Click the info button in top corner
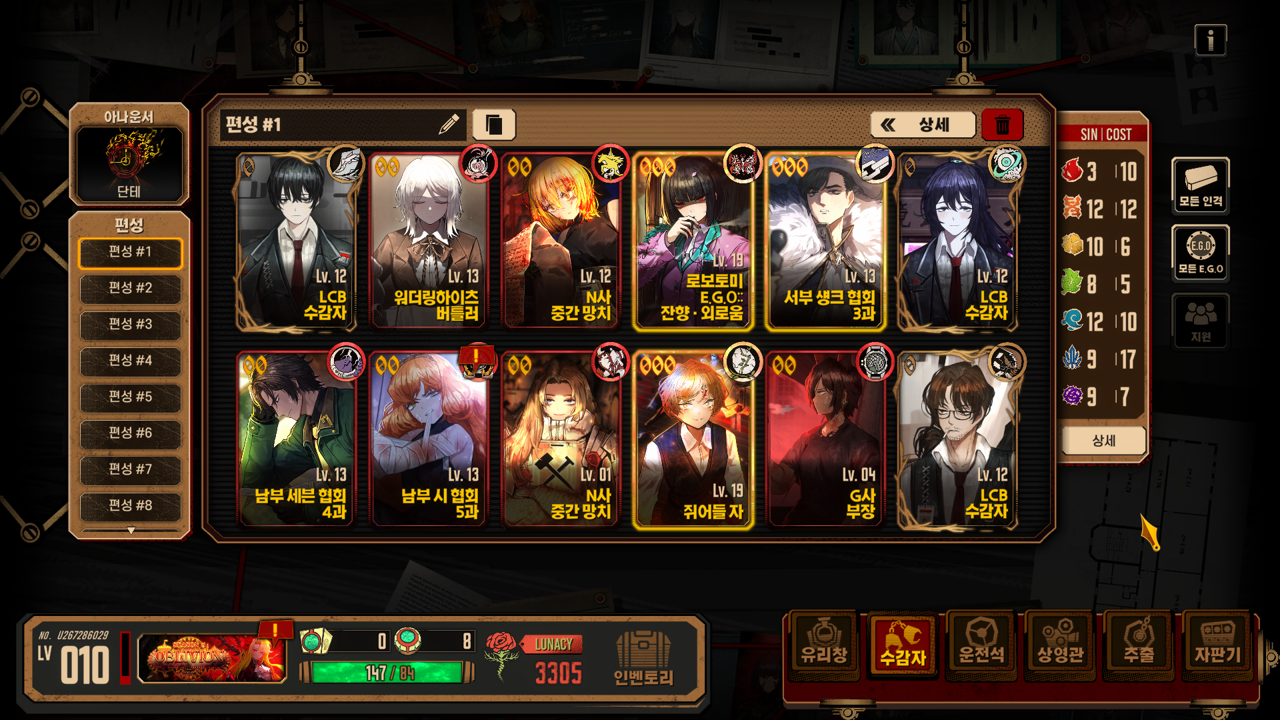The width and height of the screenshot is (1280, 720). (x=1210, y=40)
